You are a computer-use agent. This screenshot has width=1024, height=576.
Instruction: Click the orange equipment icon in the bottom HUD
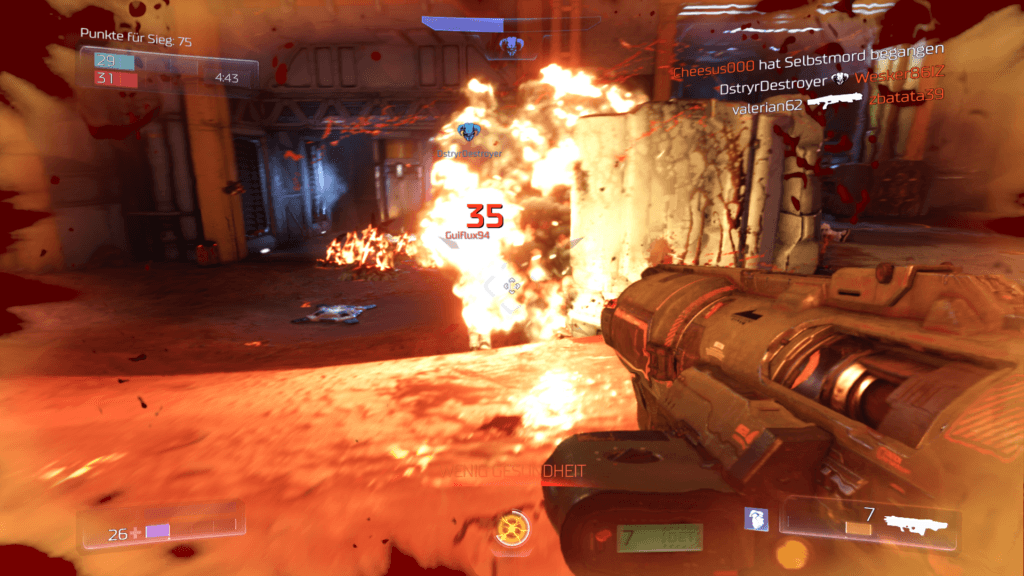[512, 527]
